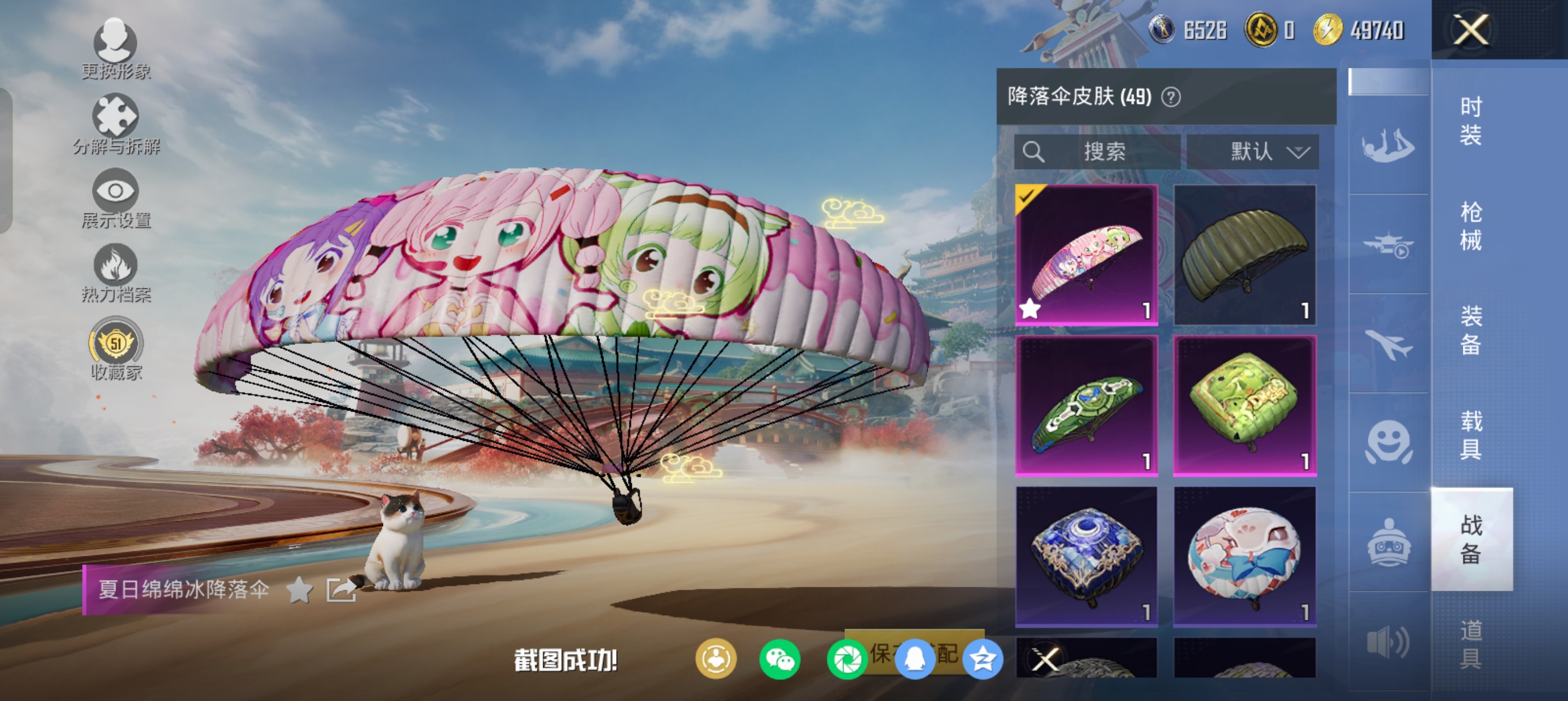This screenshot has width=1568, height=701.
Task: Select the olive green default parachute
Action: click(1244, 255)
